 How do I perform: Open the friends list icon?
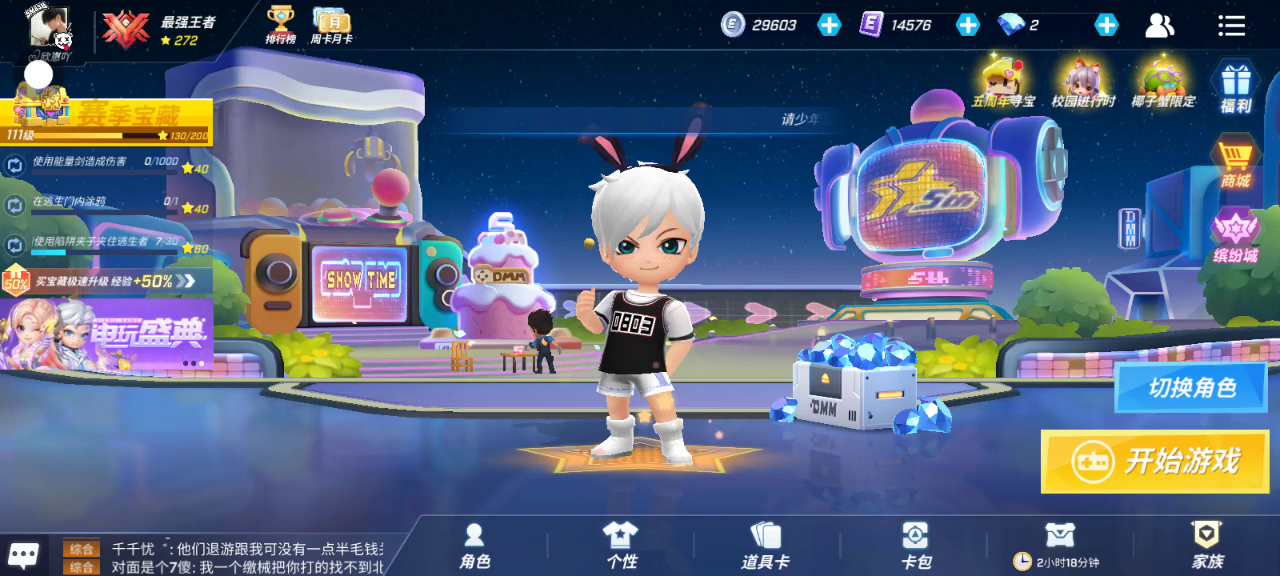[x=1160, y=25]
